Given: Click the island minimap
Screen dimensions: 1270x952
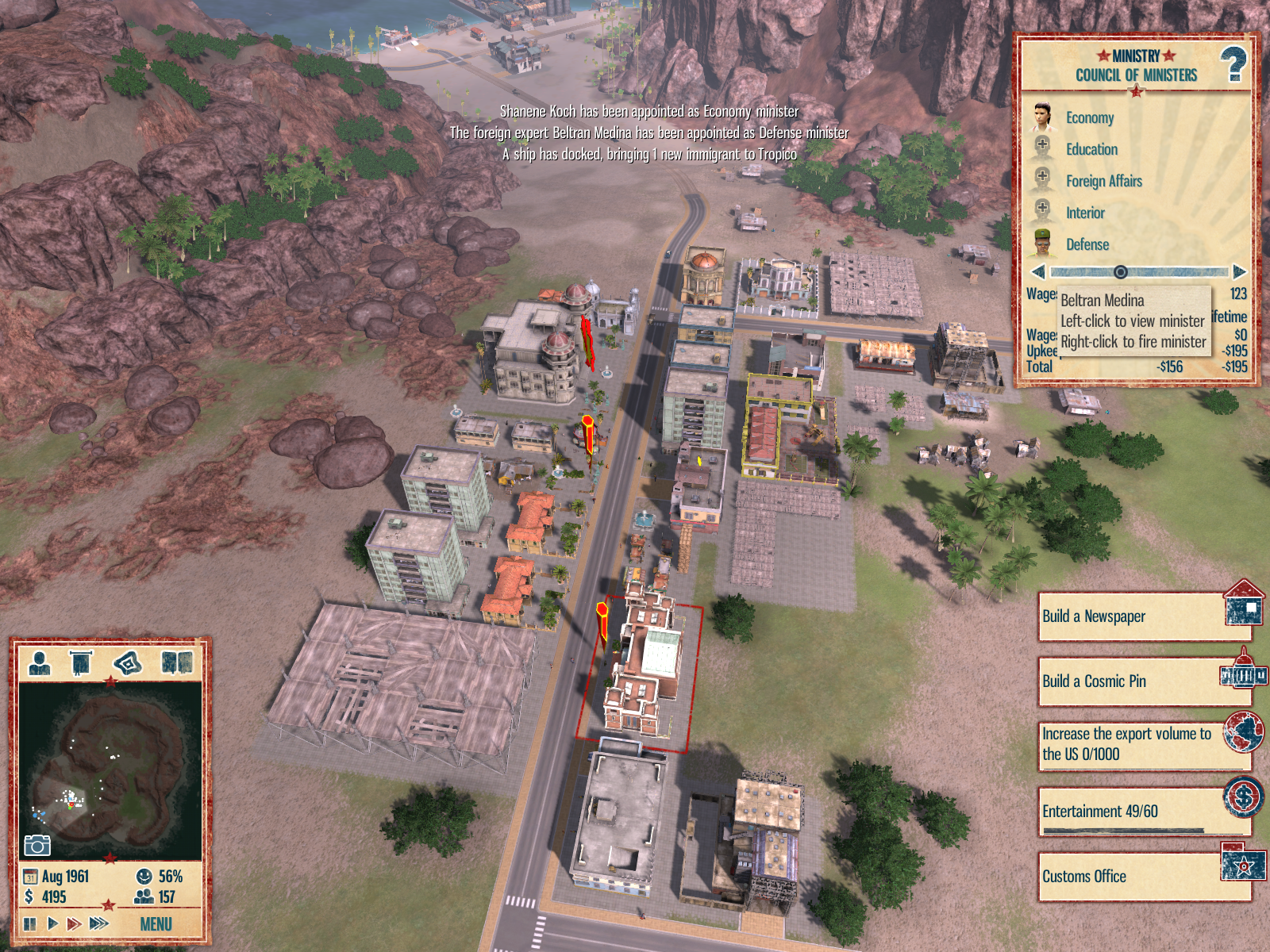Looking at the screenshot, I should coord(110,771).
